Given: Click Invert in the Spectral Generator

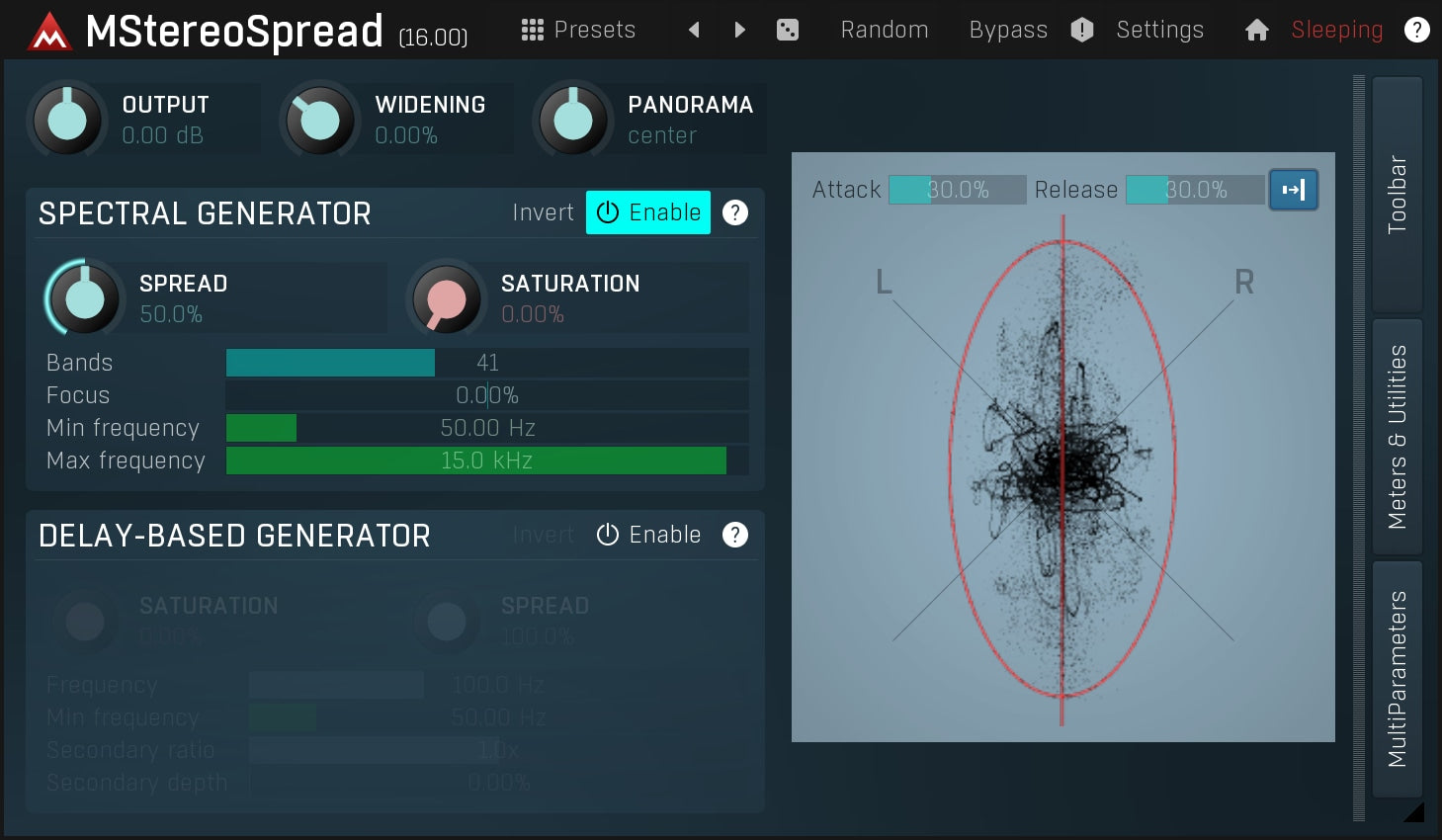Looking at the screenshot, I should [543, 211].
